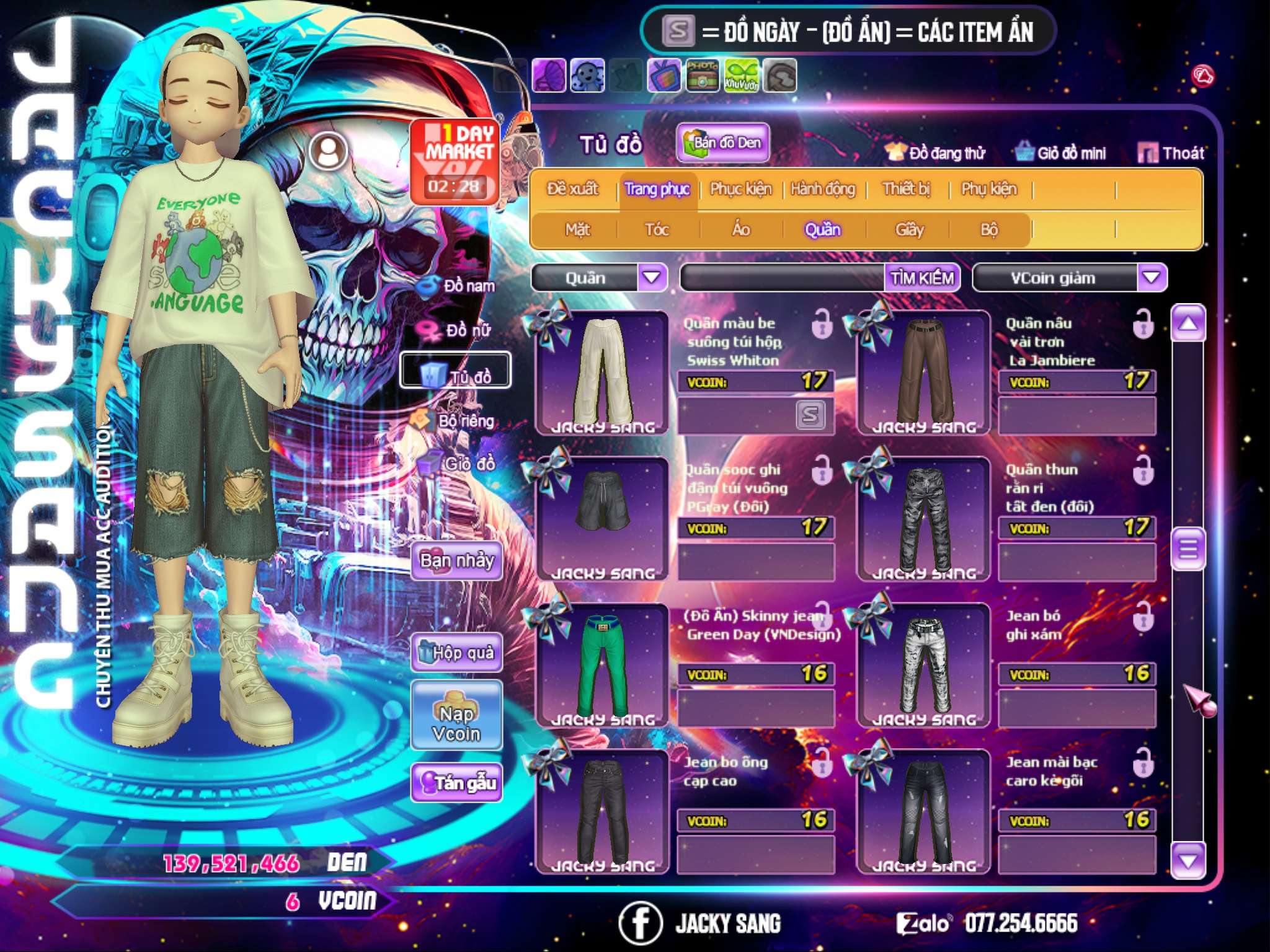Show Đồ đang thử items
This screenshot has height=952, width=1270.
coord(936,153)
